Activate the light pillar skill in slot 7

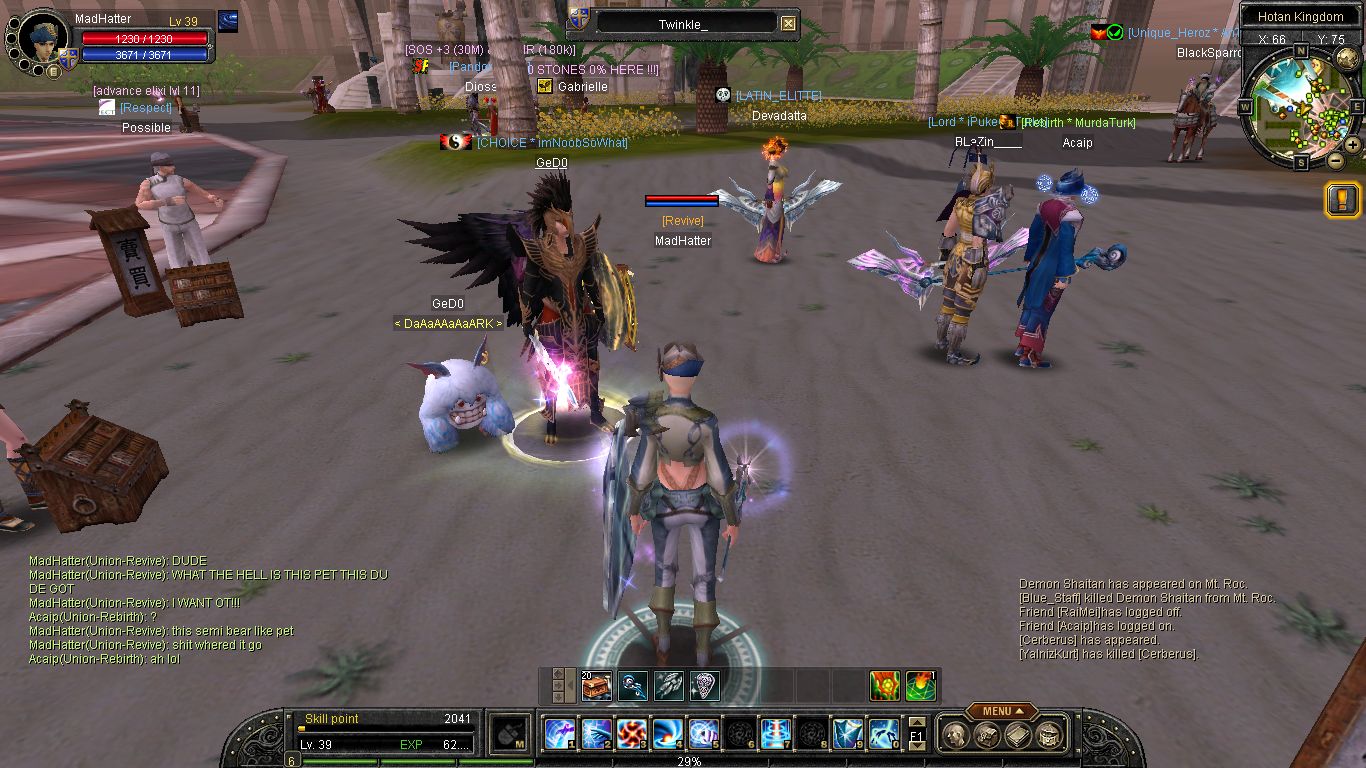(x=775, y=735)
